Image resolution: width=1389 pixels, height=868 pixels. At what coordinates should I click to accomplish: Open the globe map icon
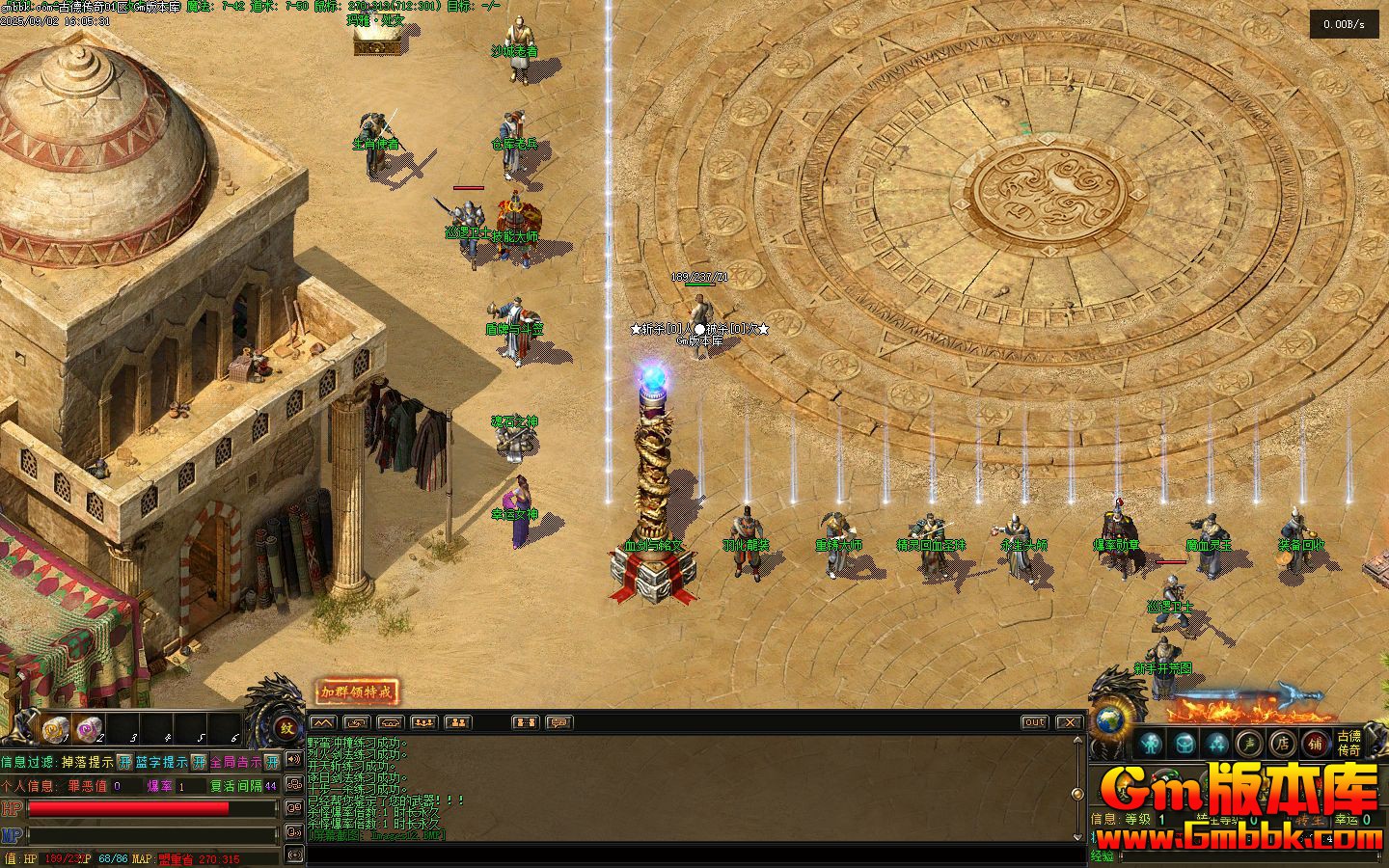(x=1109, y=723)
